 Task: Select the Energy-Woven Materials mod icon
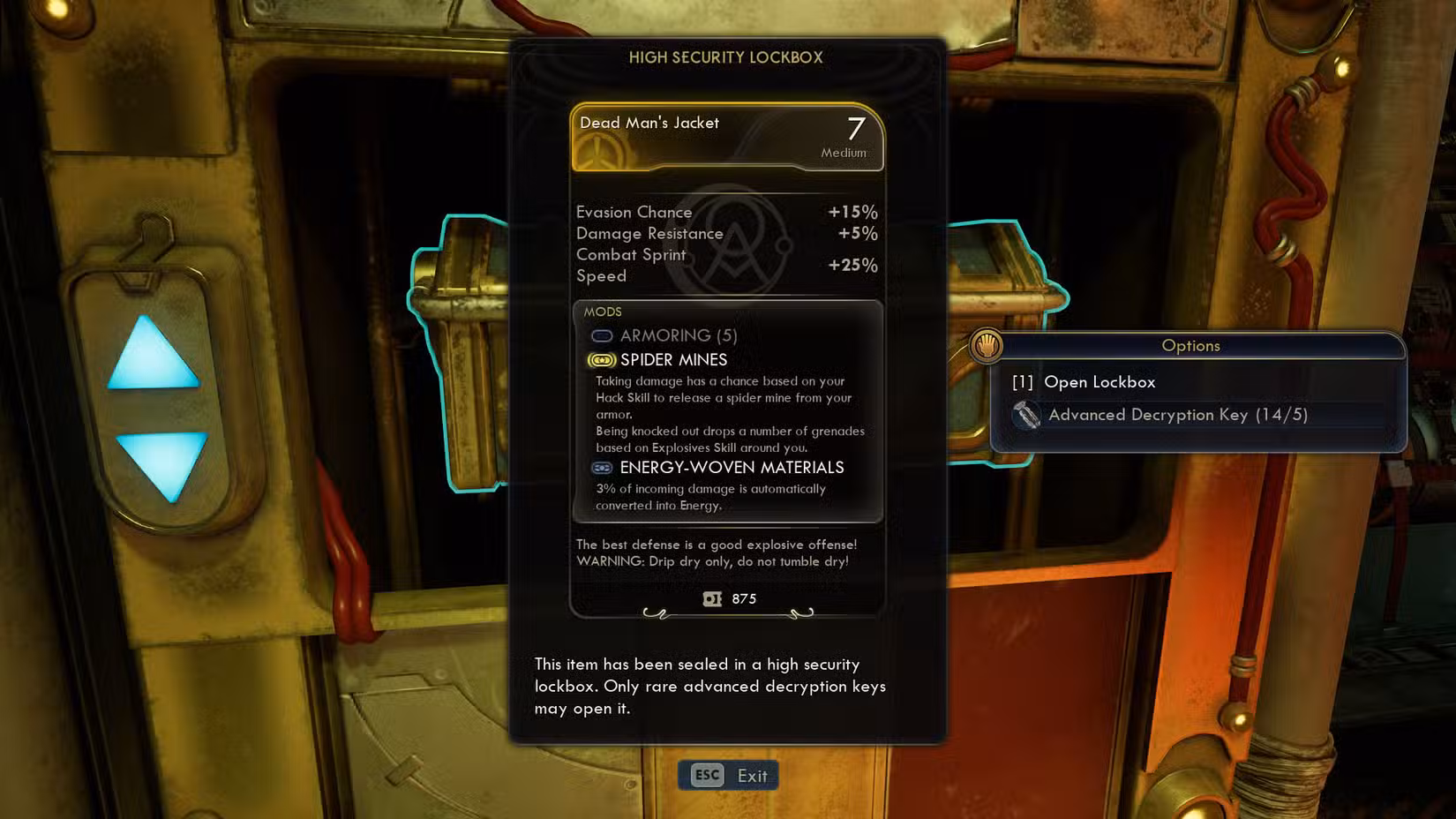602,468
